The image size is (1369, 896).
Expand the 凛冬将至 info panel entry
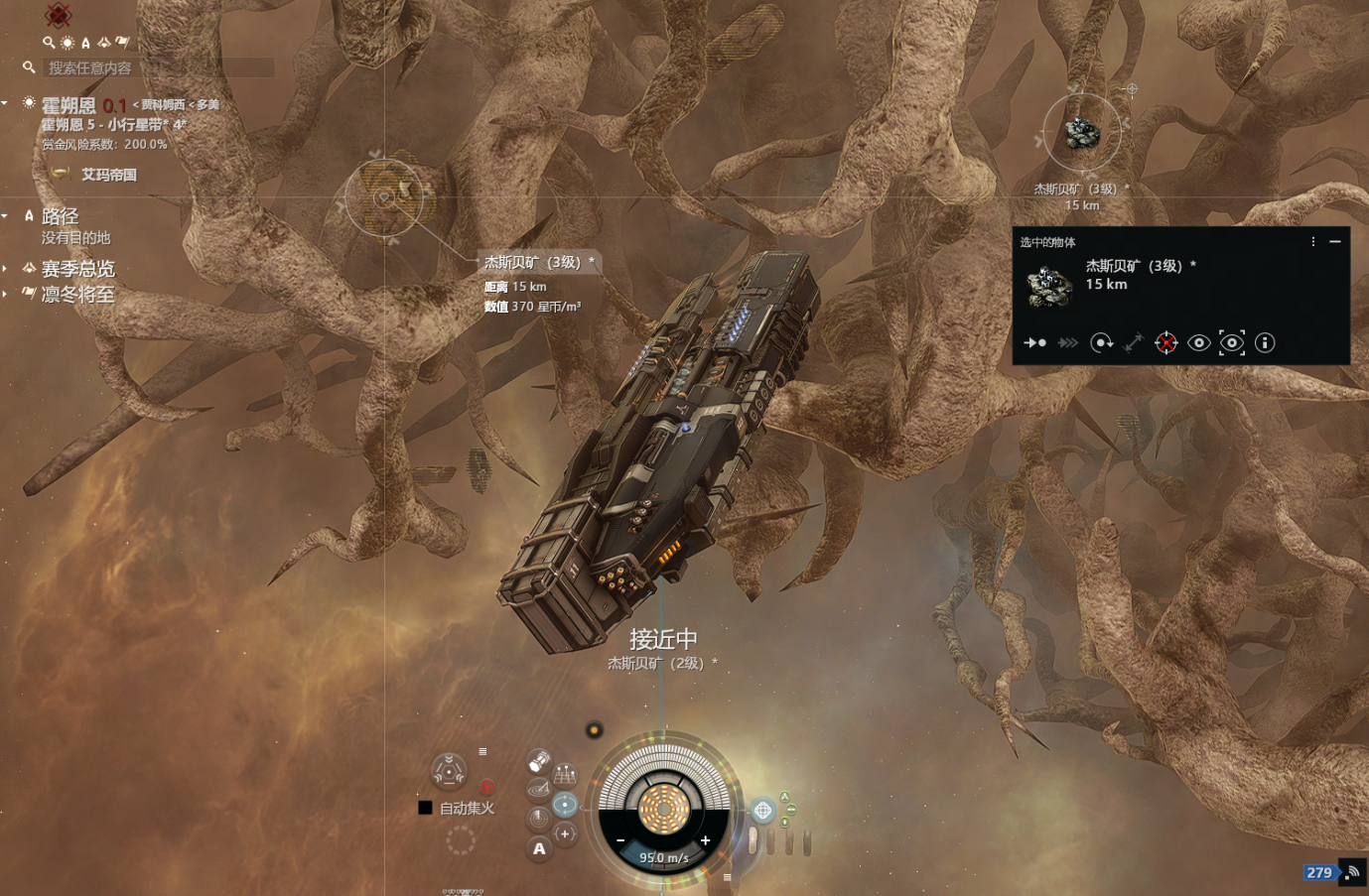point(5,294)
